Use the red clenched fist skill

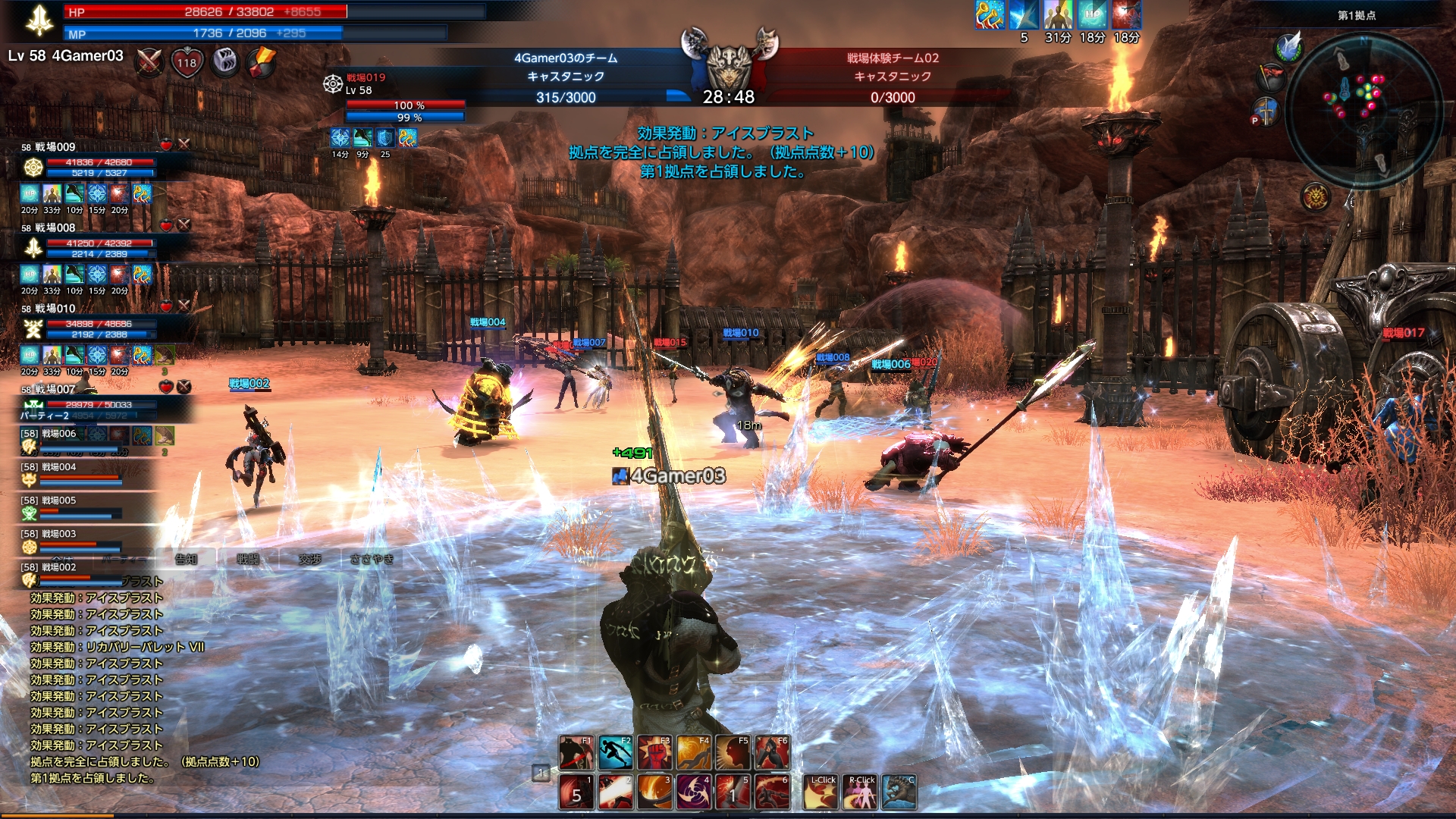pos(654,753)
